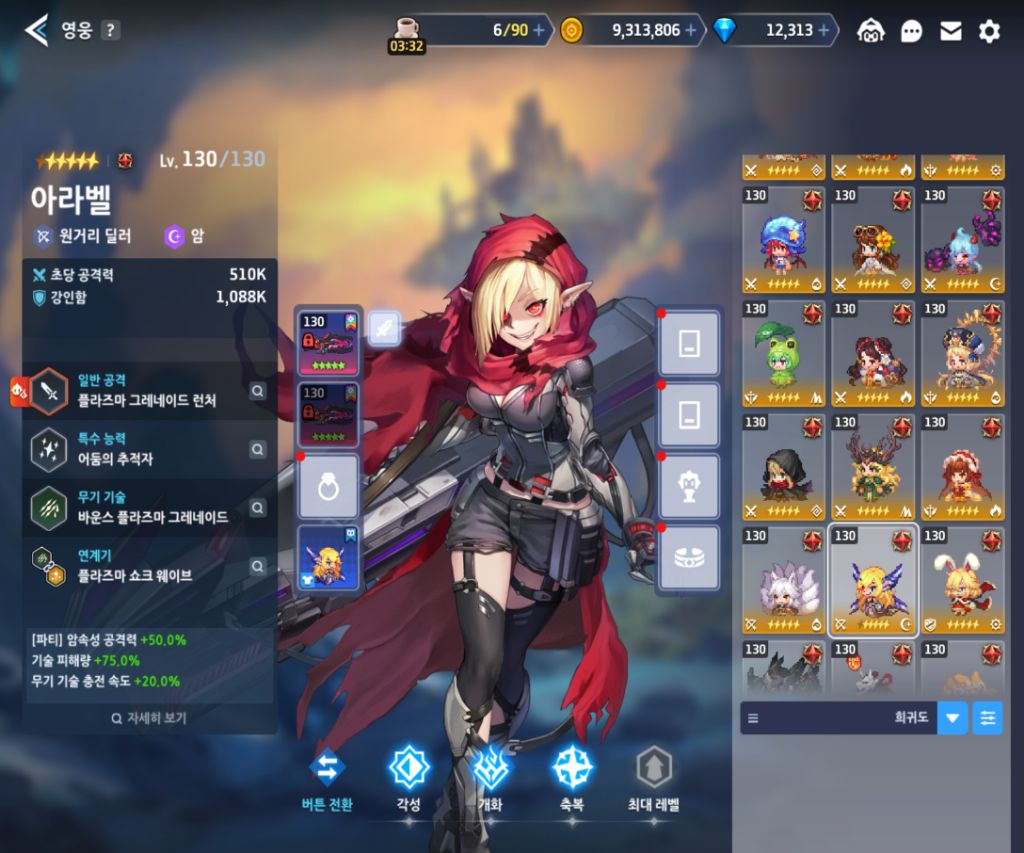The height and width of the screenshot is (853, 1024).
Task: Show details with 자세히 보기
Action: coord(150,718)
